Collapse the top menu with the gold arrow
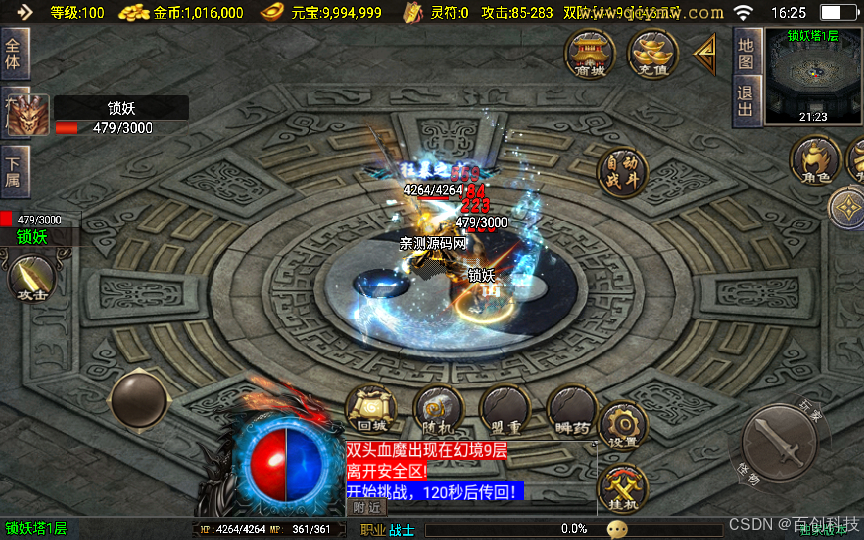 point(706,52)
